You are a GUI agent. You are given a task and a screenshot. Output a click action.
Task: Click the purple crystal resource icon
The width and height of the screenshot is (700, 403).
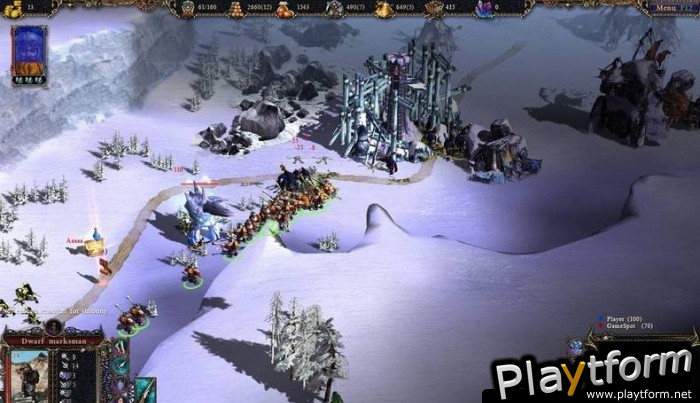[484, 9]
